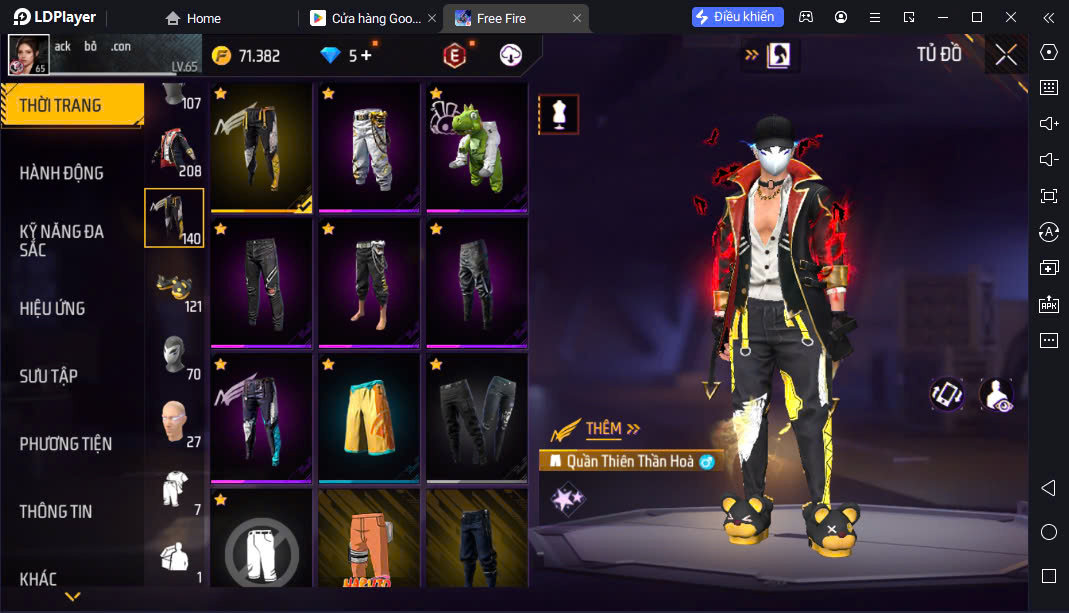1069x613 pixels.
Task: Switch to the shoes subcategory with 121 items
Action: [175, 289]
